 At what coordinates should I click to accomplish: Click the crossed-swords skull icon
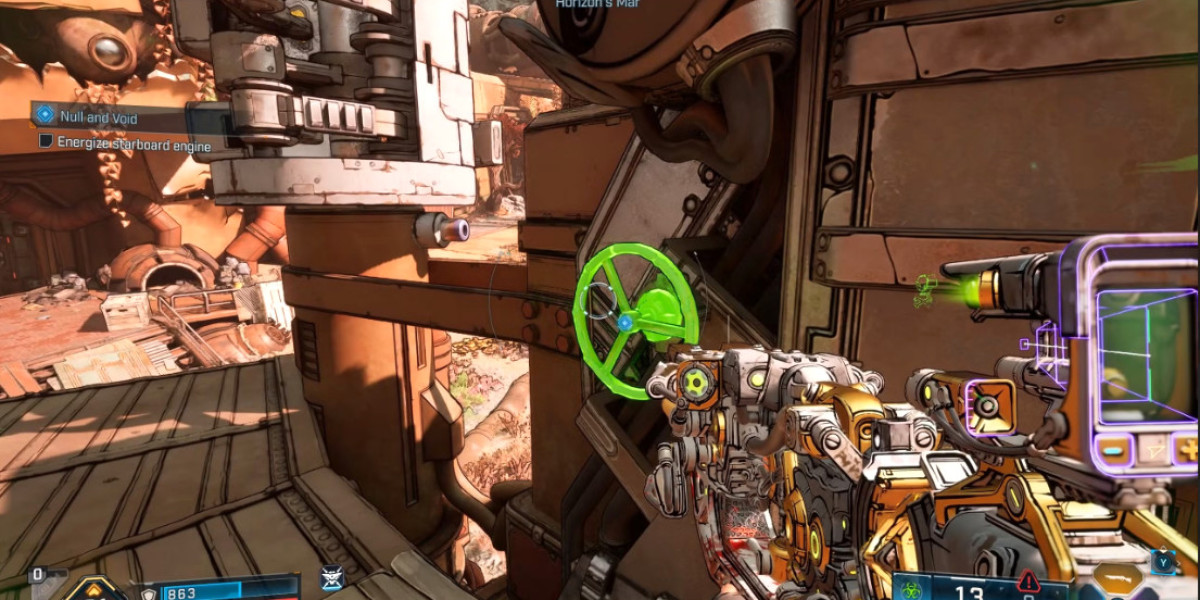[332, 578]
